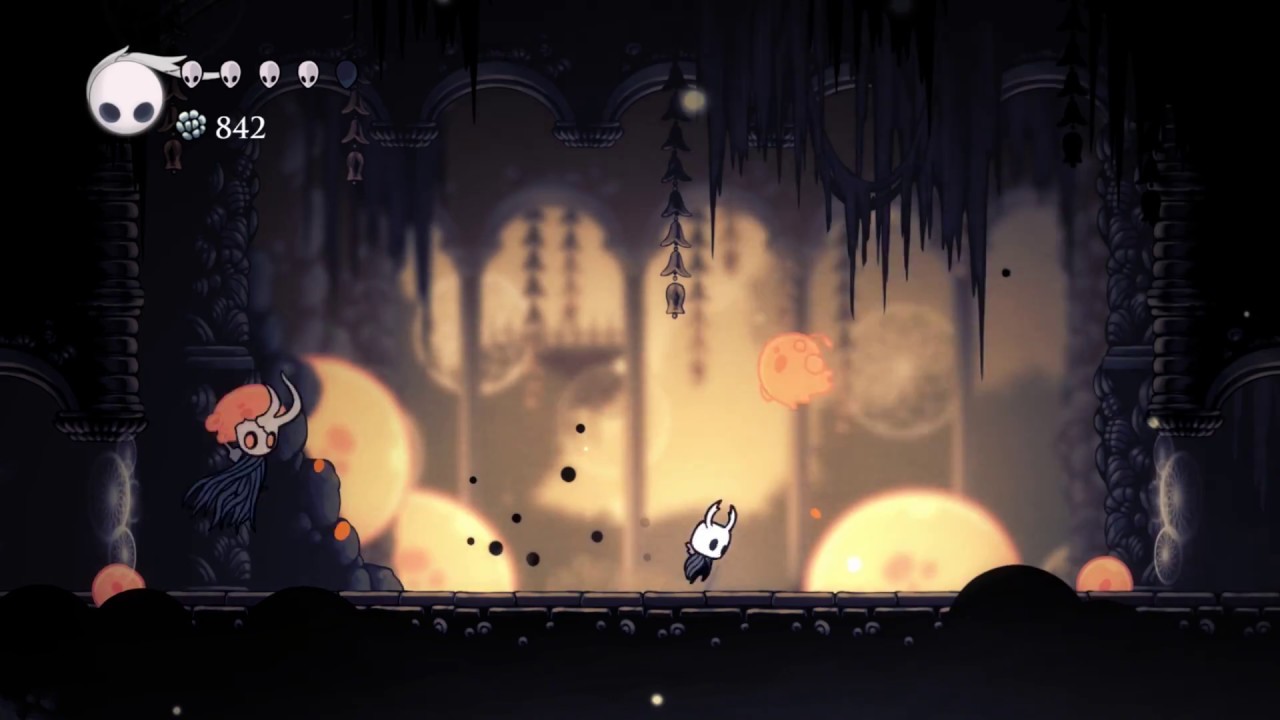
Task: Select the fourth health mask icon
Action: (308, 73)
